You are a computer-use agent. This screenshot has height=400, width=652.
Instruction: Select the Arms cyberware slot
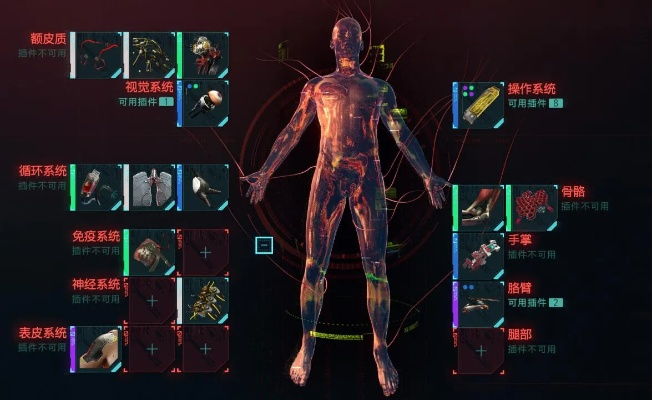479,303
